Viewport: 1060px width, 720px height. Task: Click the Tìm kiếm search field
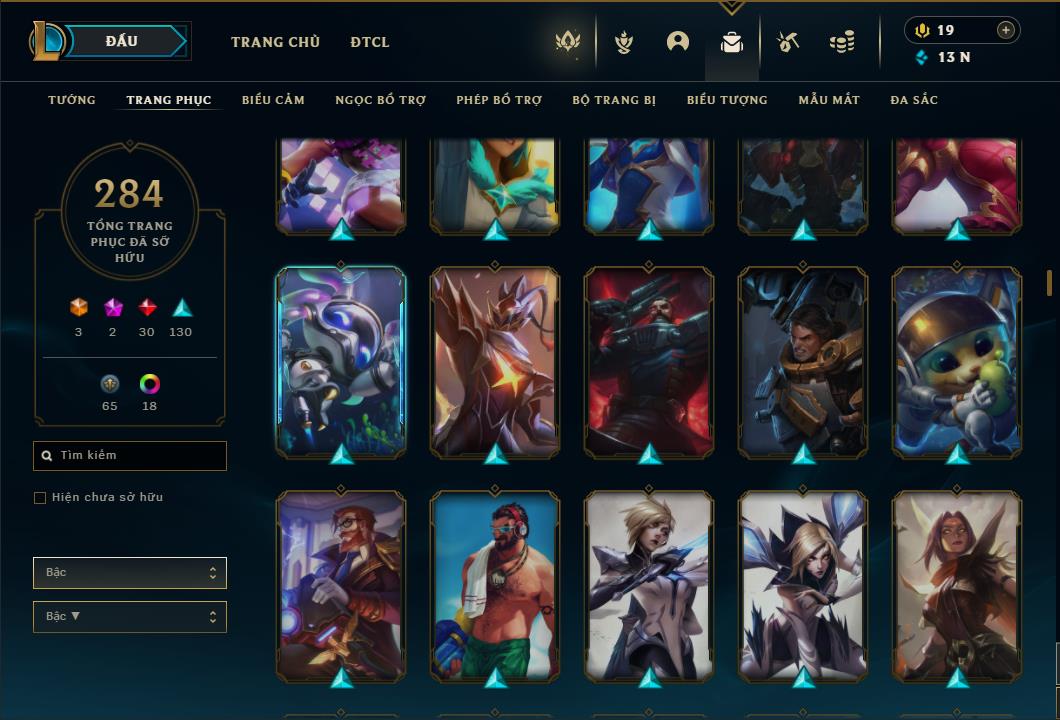coord(130,456)
